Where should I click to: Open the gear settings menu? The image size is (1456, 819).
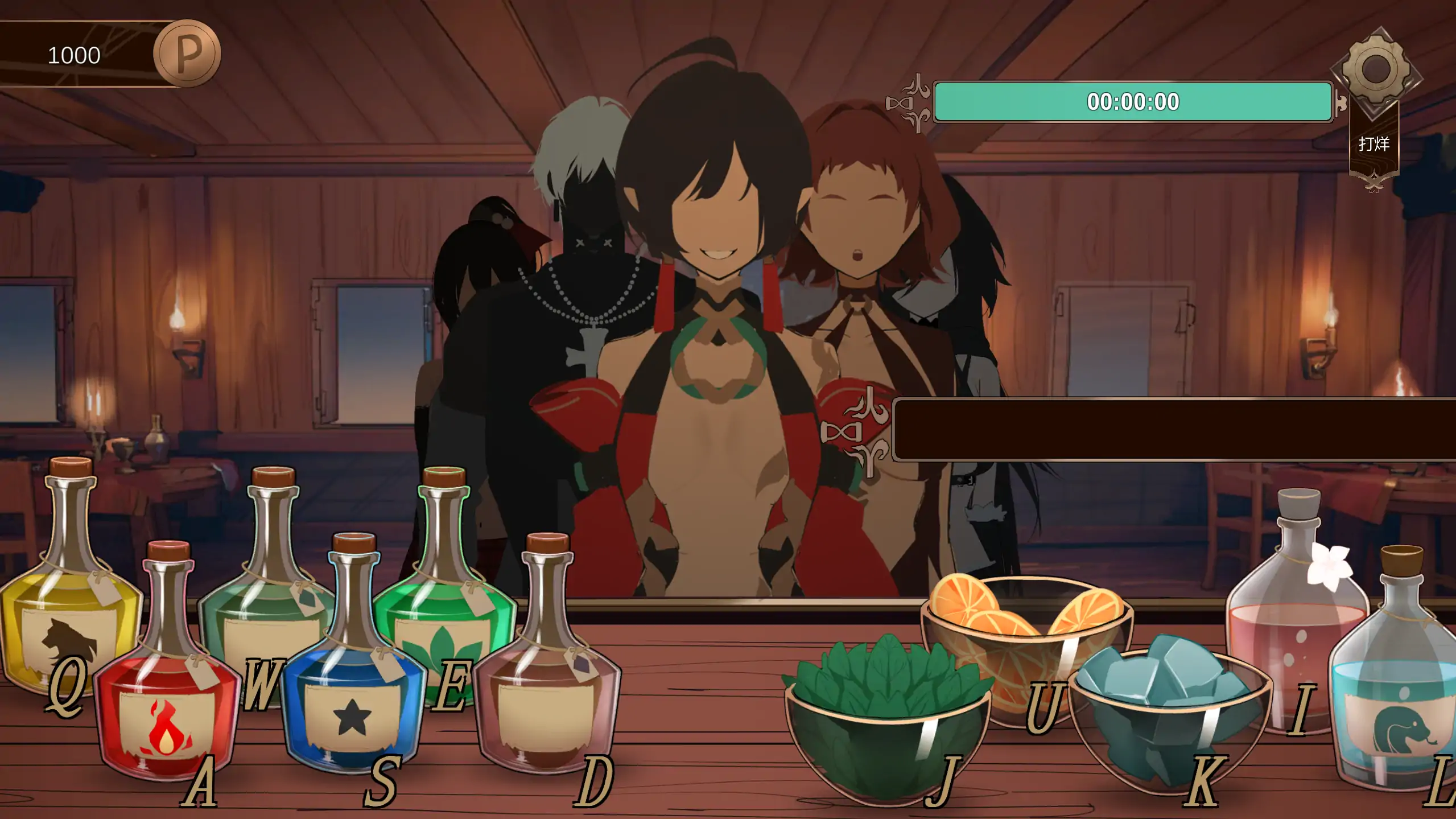(x=1375, y=70)
